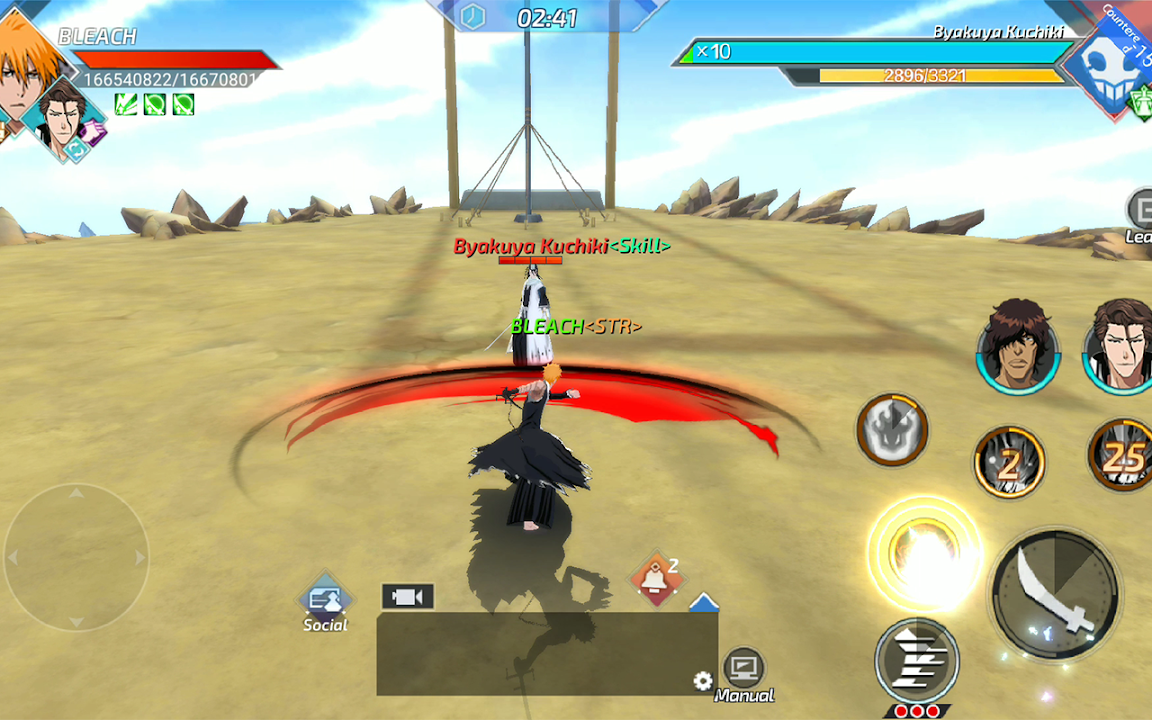Open chat settings gear icon
Image resolution: width=1152 pixels, height=720 pixels.
click(x=703, y=681)
